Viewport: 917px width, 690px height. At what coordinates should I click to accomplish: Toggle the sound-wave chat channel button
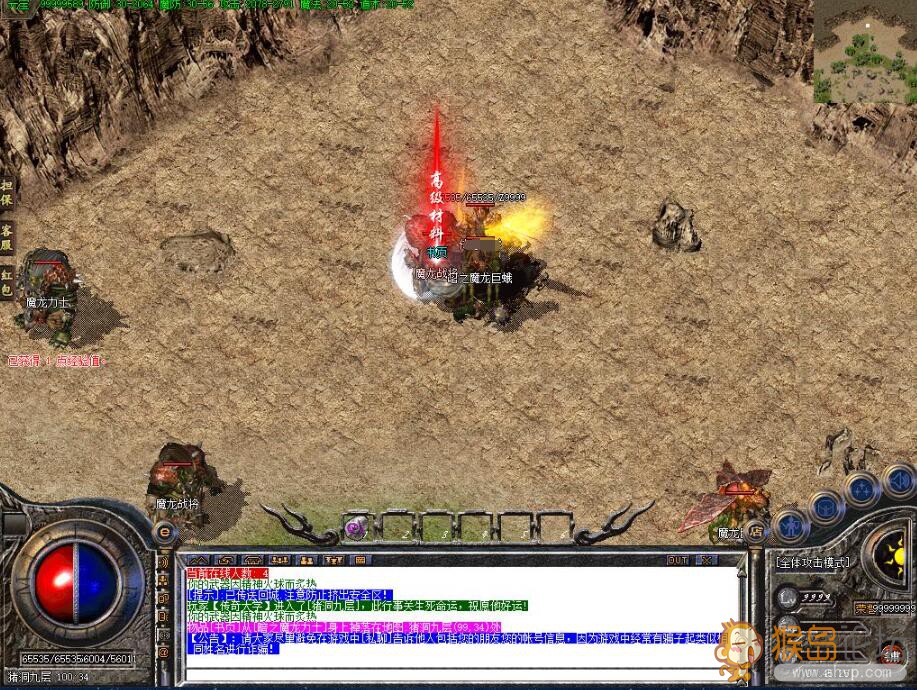point(164,561)
